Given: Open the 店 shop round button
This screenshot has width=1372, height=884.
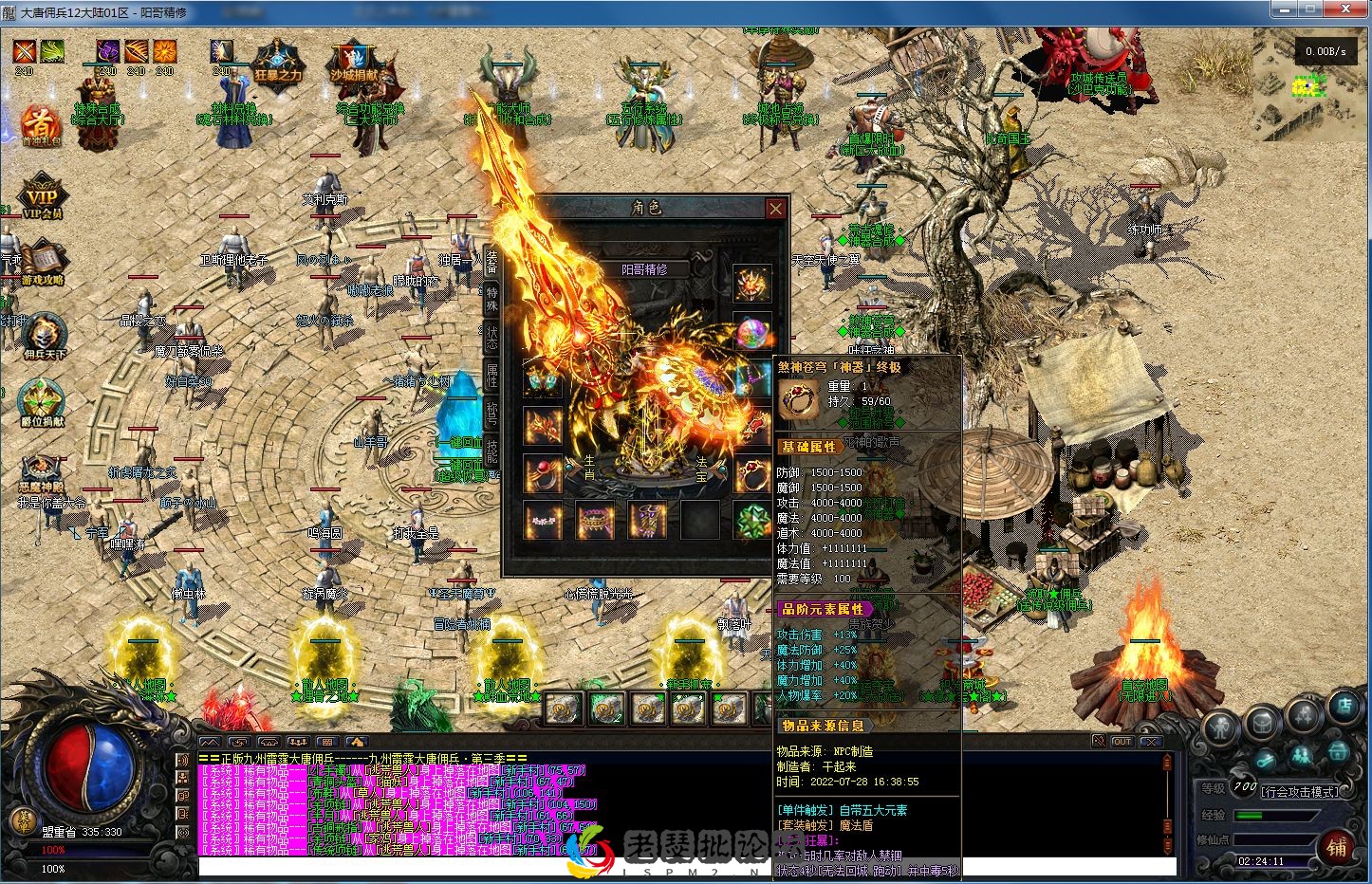Looking at the screenshot, I should (x=1344, y=705).
